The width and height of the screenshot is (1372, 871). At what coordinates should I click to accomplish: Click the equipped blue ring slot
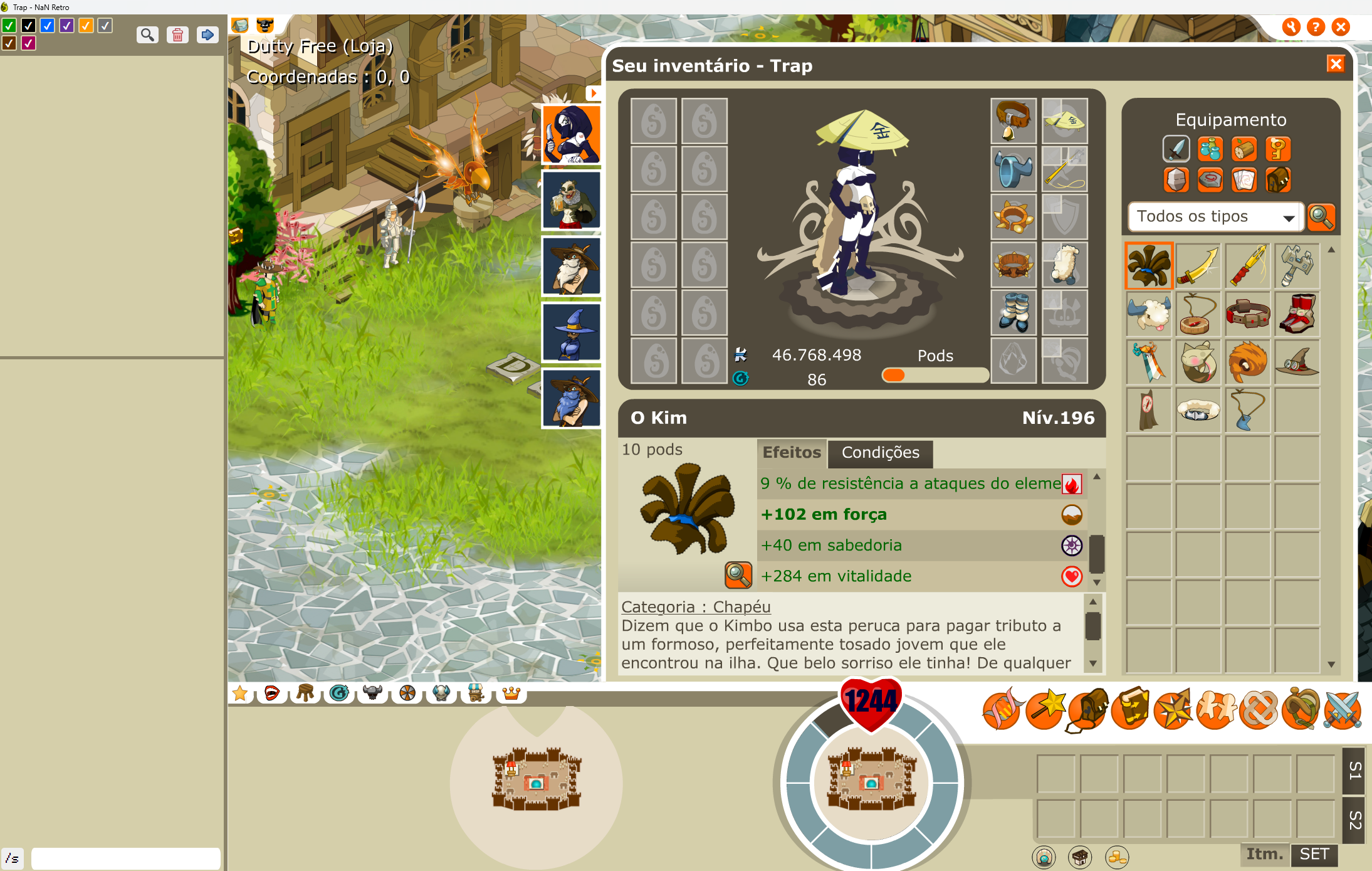(x=1013, y=169)
